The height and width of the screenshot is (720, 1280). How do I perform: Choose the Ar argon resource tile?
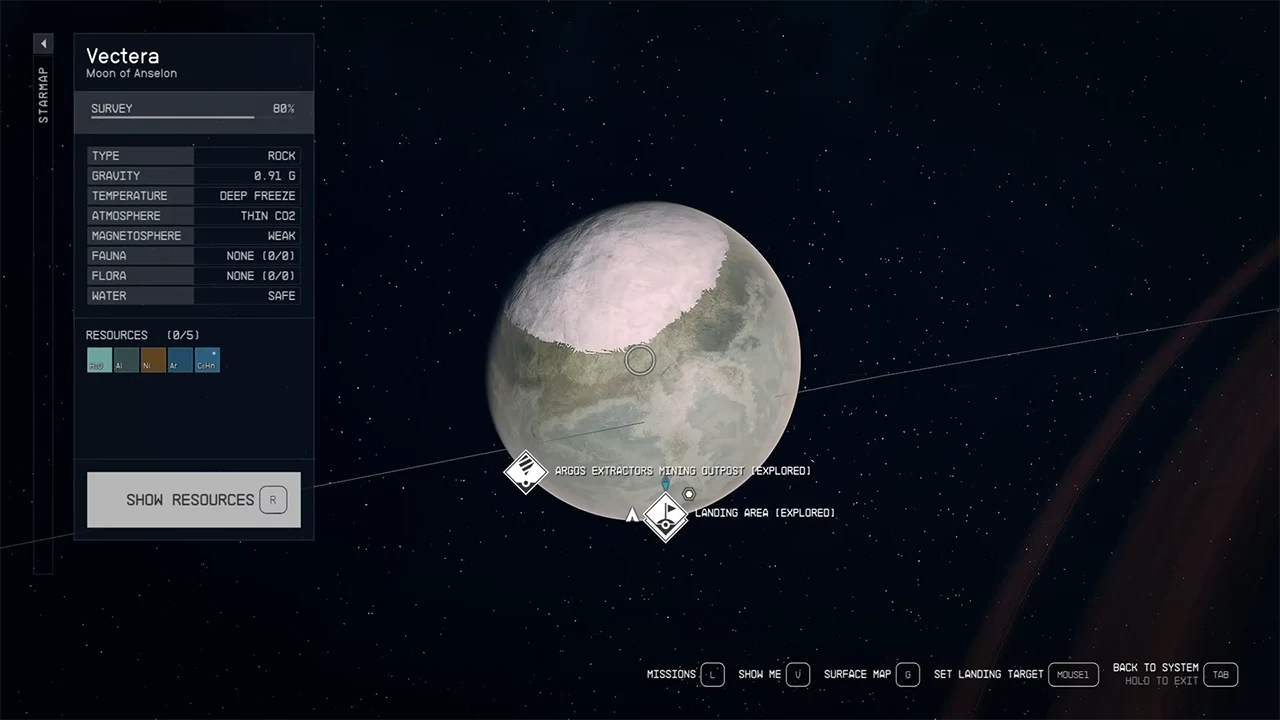pyautogui.click(x=180, y=360)
